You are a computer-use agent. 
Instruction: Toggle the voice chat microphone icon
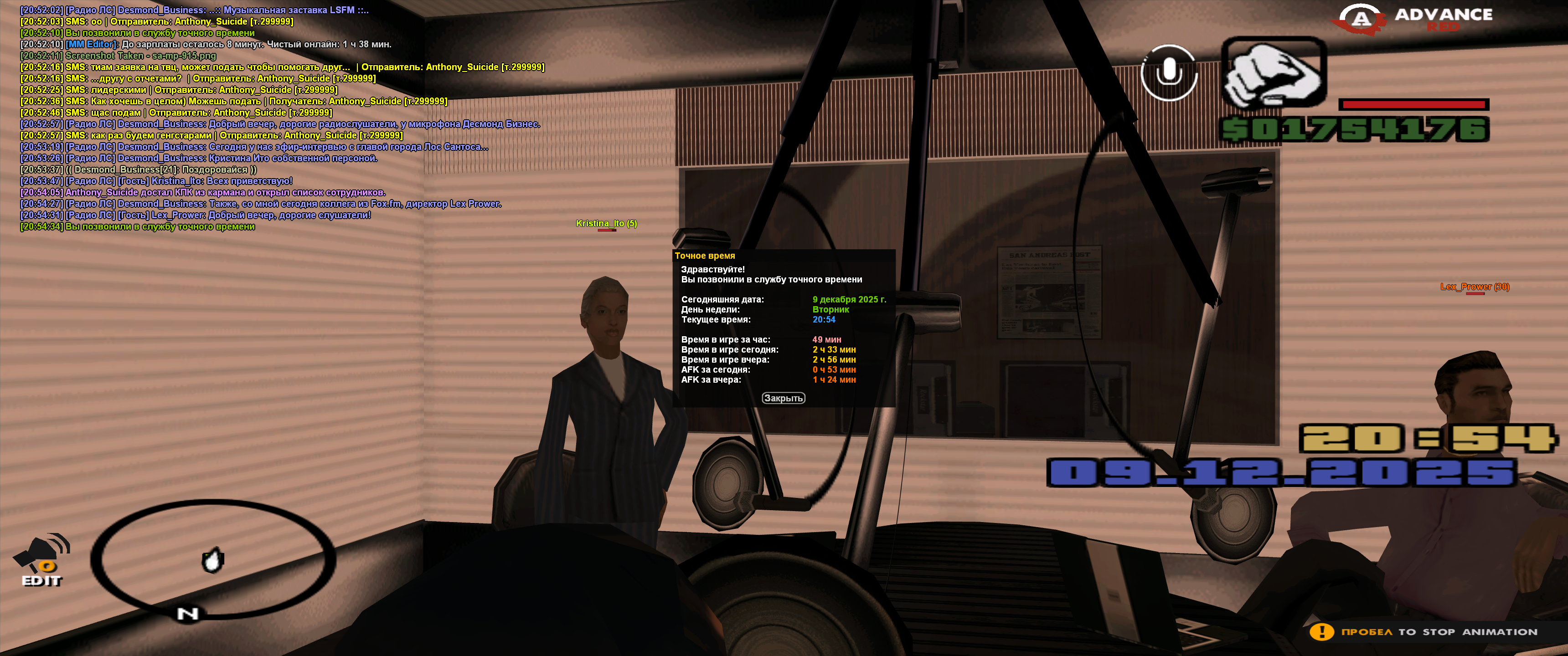point(1169,72)
